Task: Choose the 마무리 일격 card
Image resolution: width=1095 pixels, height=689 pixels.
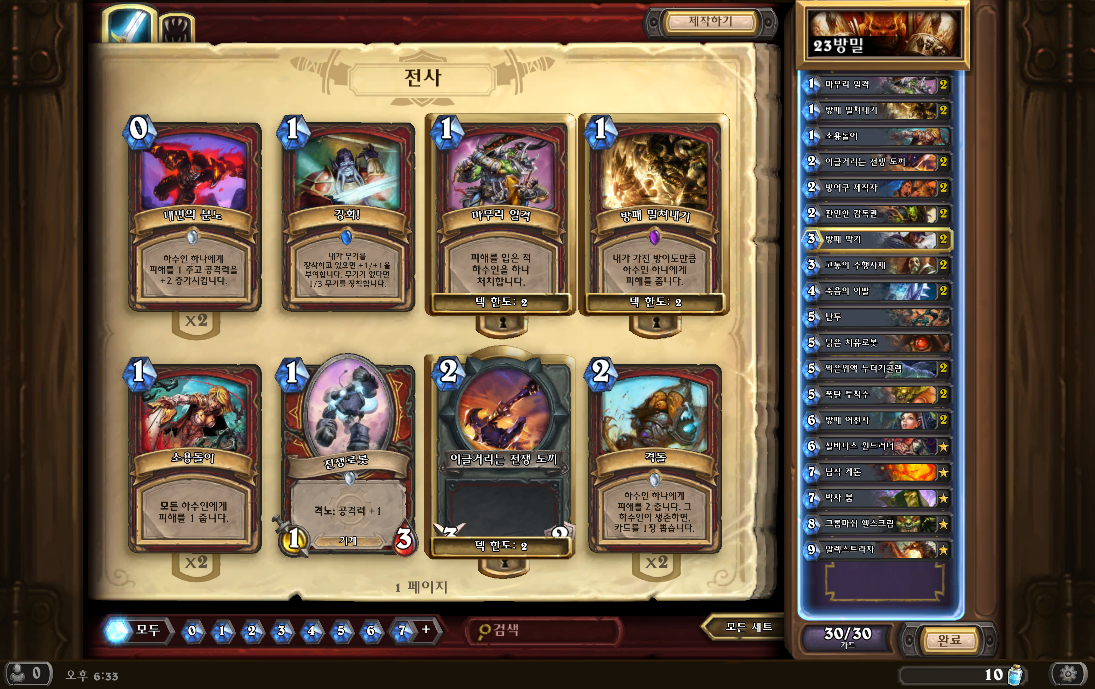Action: tap(501, 215)
